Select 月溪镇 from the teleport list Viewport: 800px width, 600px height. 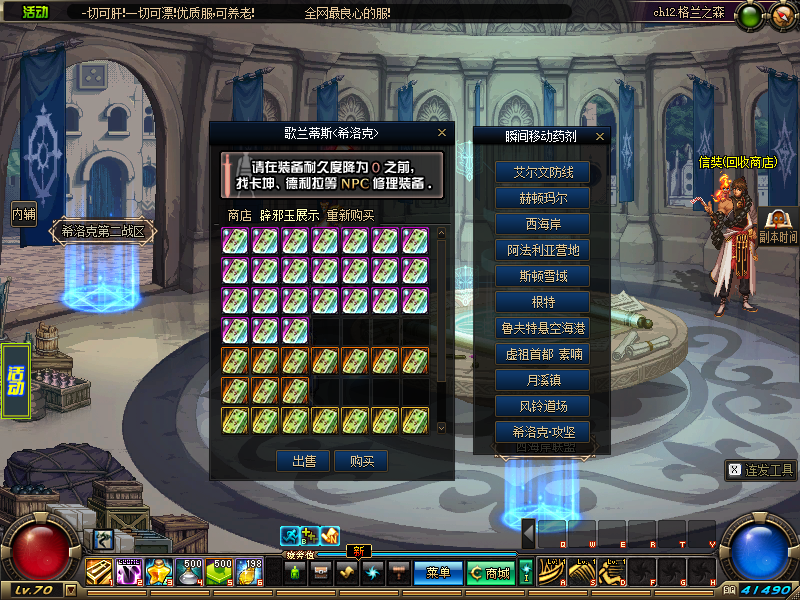click(544, 380)
